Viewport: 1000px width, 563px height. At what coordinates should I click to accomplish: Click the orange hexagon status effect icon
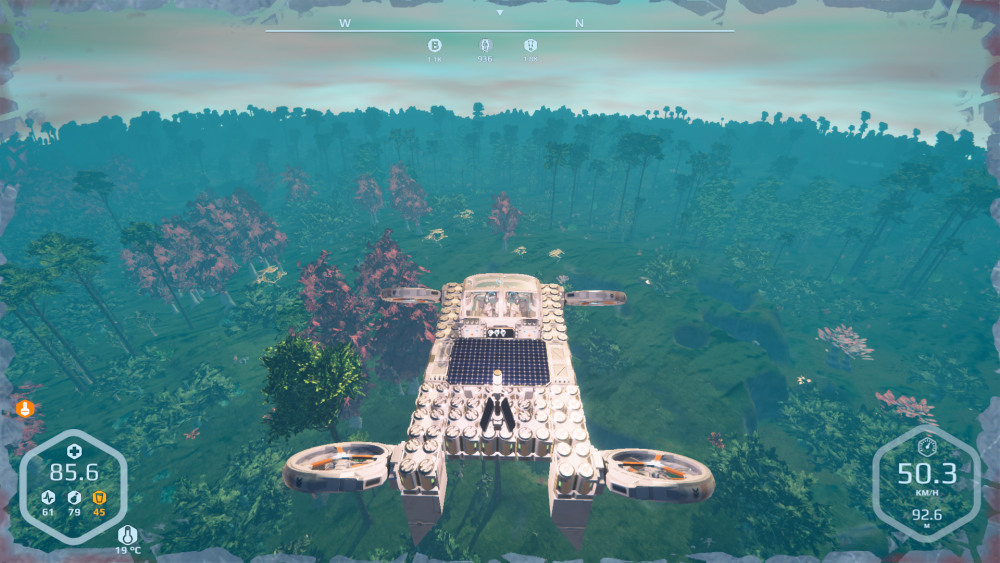[x=24, y=408]
